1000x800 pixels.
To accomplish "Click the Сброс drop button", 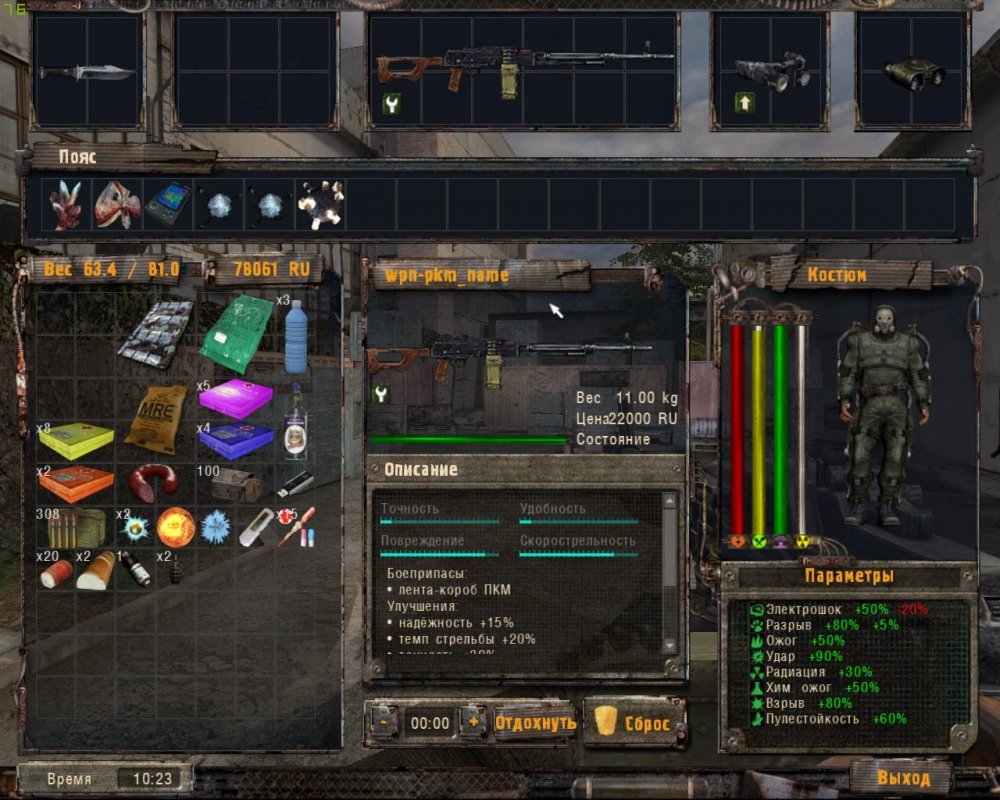I will click(x=635, y=722).
